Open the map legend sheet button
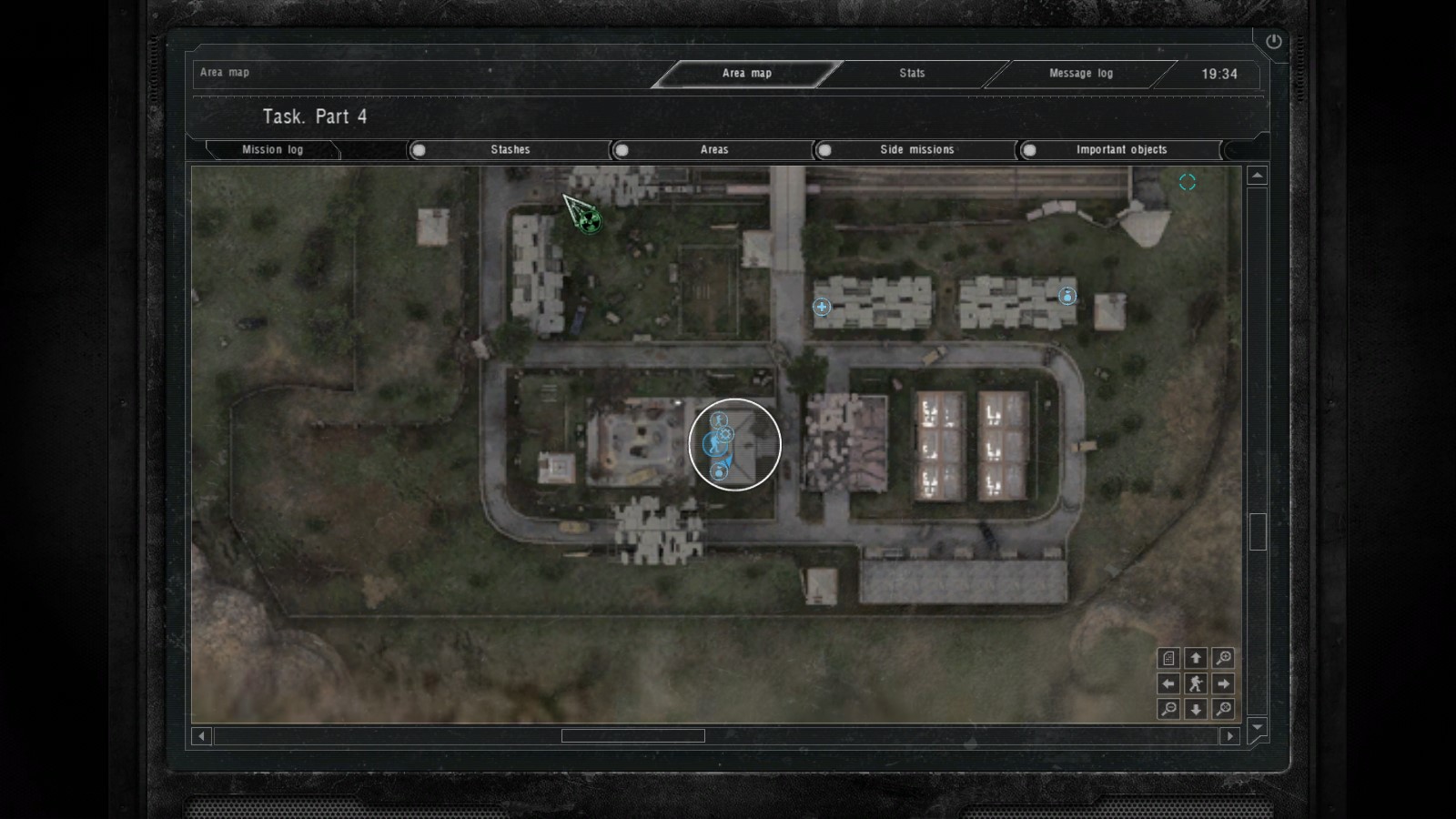Viewport: 1456px width, 819px height. (x=1168, y=658)
